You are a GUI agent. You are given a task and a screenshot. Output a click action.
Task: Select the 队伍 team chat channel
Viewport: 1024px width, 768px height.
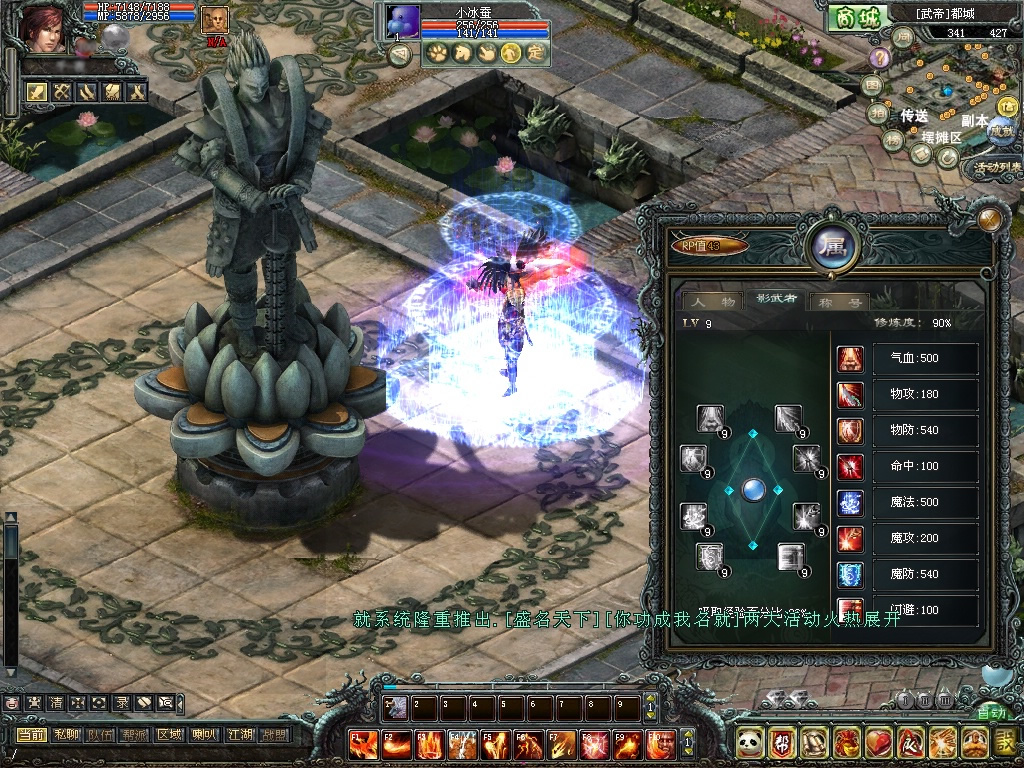(99, 735)
